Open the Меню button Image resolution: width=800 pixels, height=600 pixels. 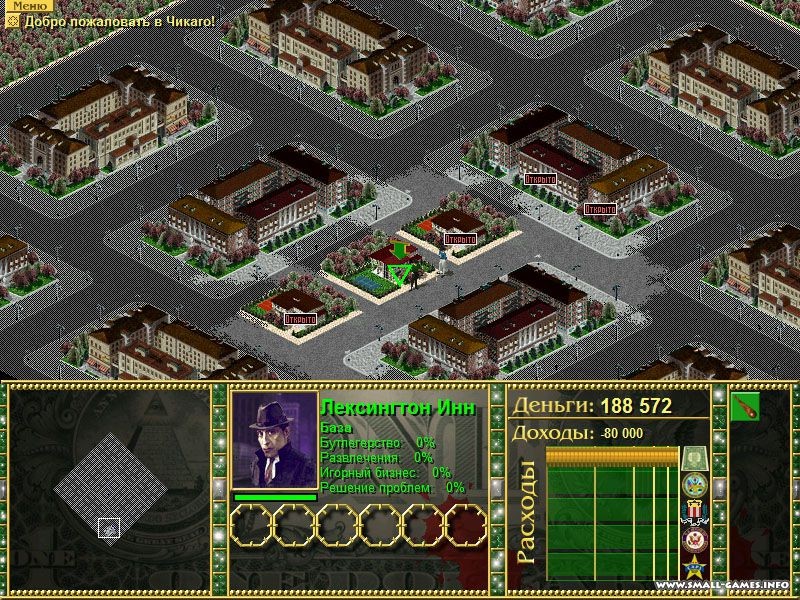pos(26,5)
